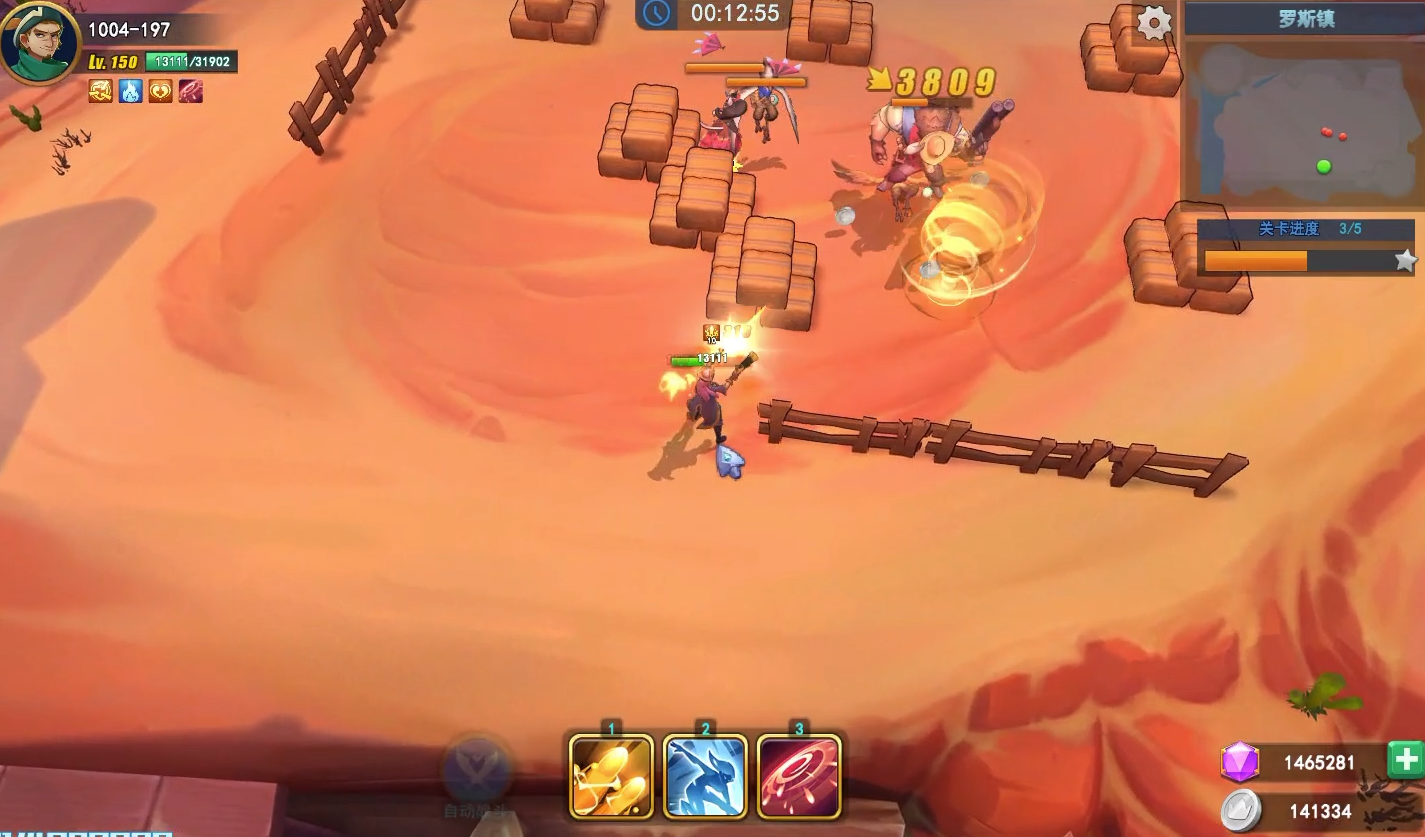
Task: Trigger the red ring blast skill
Action: click(799, 776)
